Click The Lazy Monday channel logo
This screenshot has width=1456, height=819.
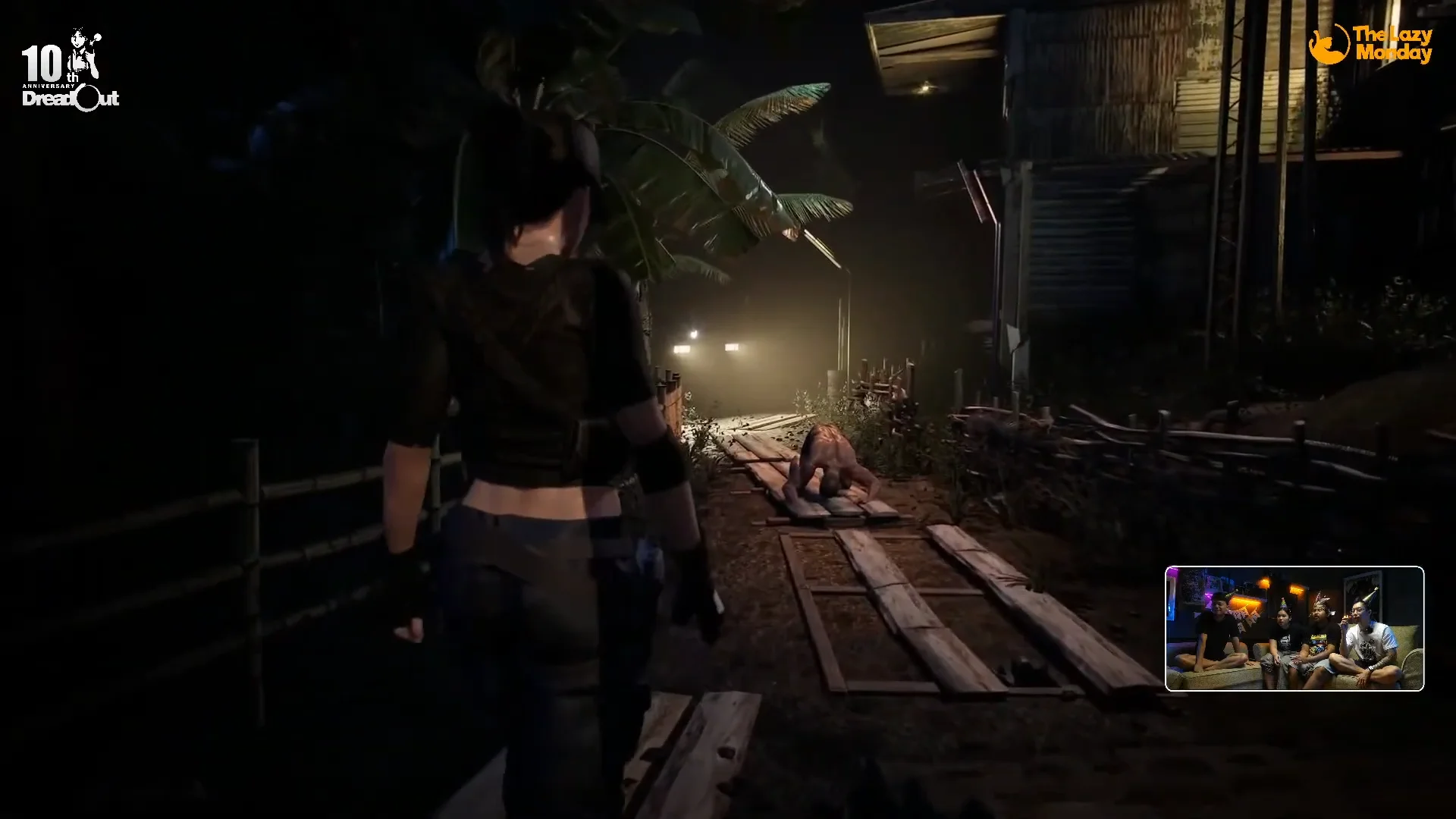[1371, 44]
